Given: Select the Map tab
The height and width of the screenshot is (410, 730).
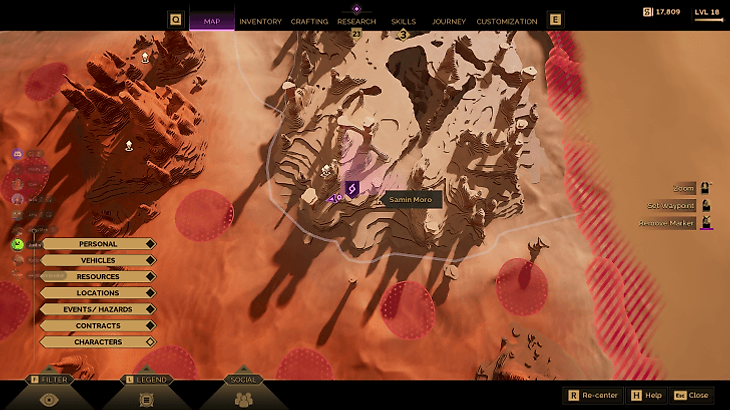Looking at the screenshot, I should [x=212, y=21].
